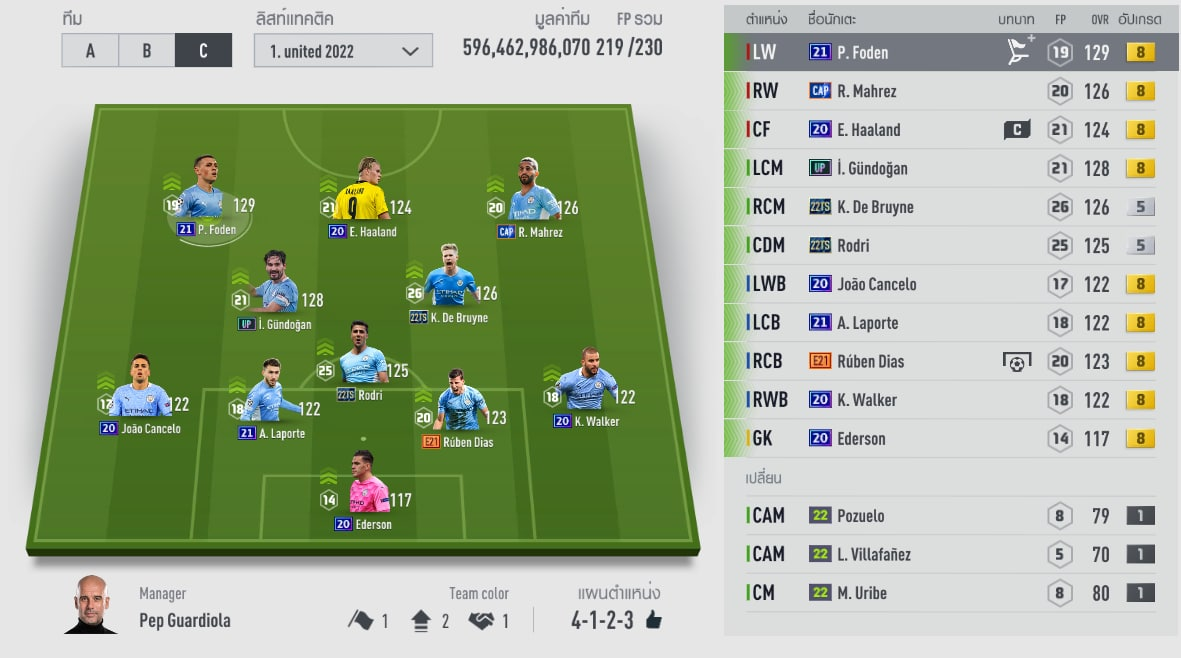The image size is (1181, 658).
Task: Pick İ. Gündoğan in the LCM row
Action: pos(940,168)
